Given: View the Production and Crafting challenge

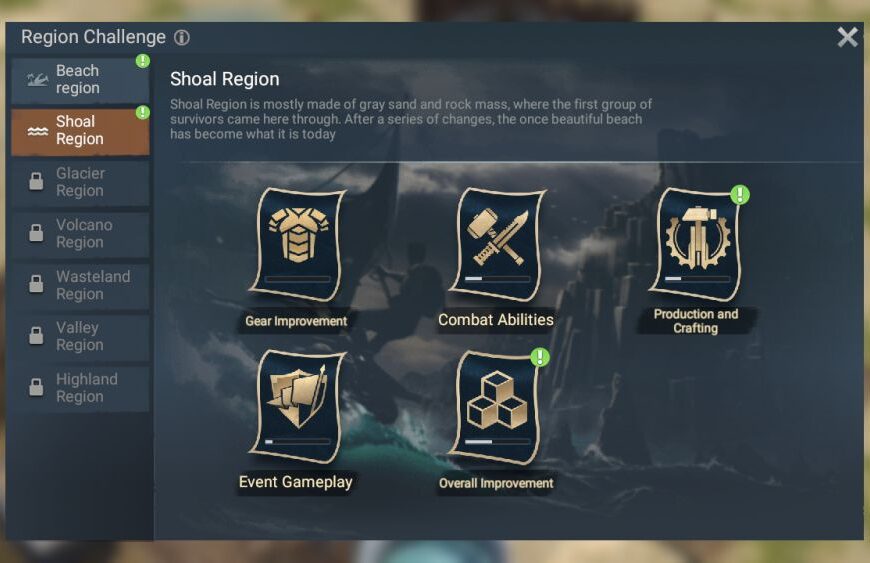Looking at the screenshot, I should click(x=696, y=246).
